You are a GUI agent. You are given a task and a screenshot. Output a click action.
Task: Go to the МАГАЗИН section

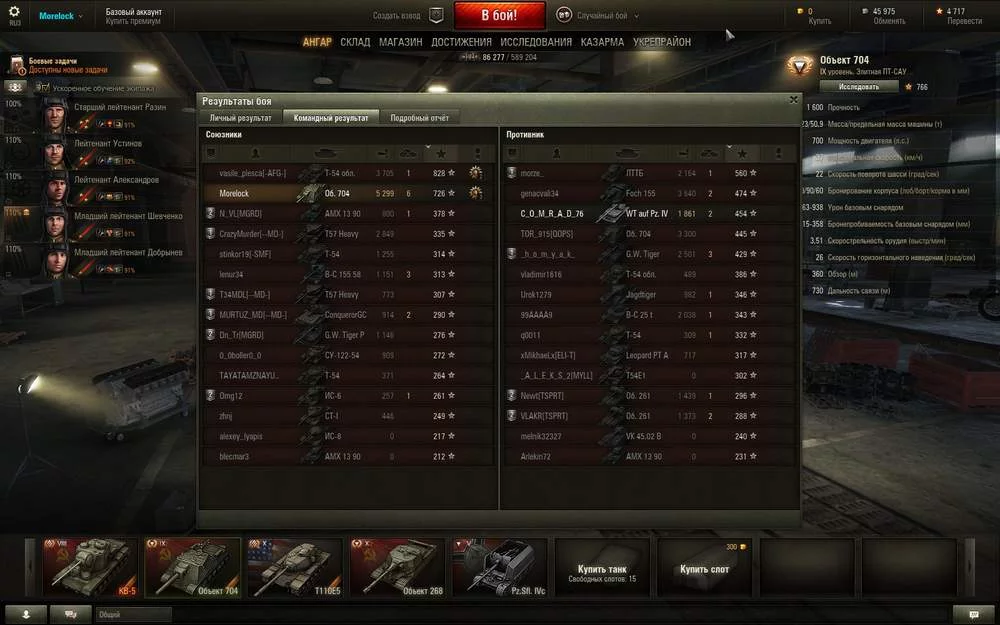point(401,42)
